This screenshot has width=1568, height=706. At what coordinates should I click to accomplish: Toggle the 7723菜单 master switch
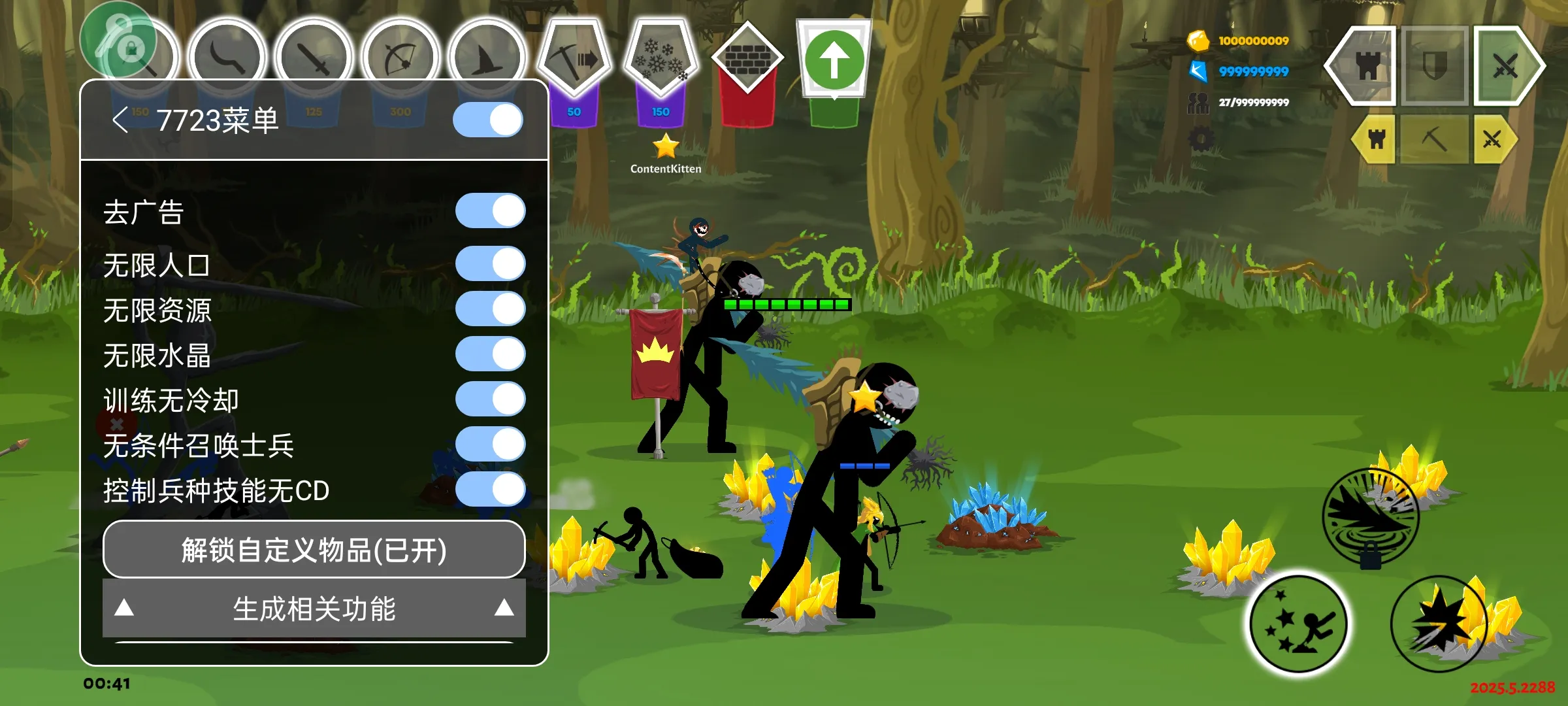point(488,120)
